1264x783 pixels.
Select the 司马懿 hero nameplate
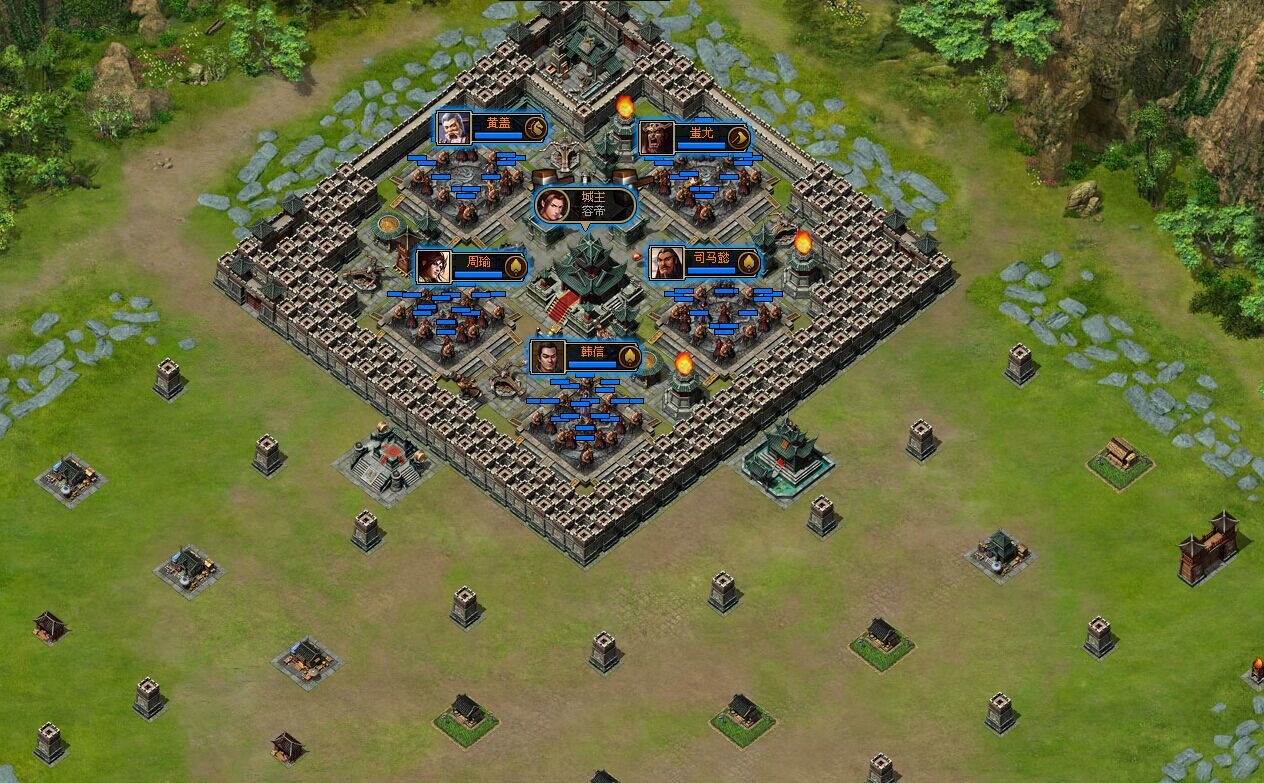pyautogui.click(x=702, y=263)
